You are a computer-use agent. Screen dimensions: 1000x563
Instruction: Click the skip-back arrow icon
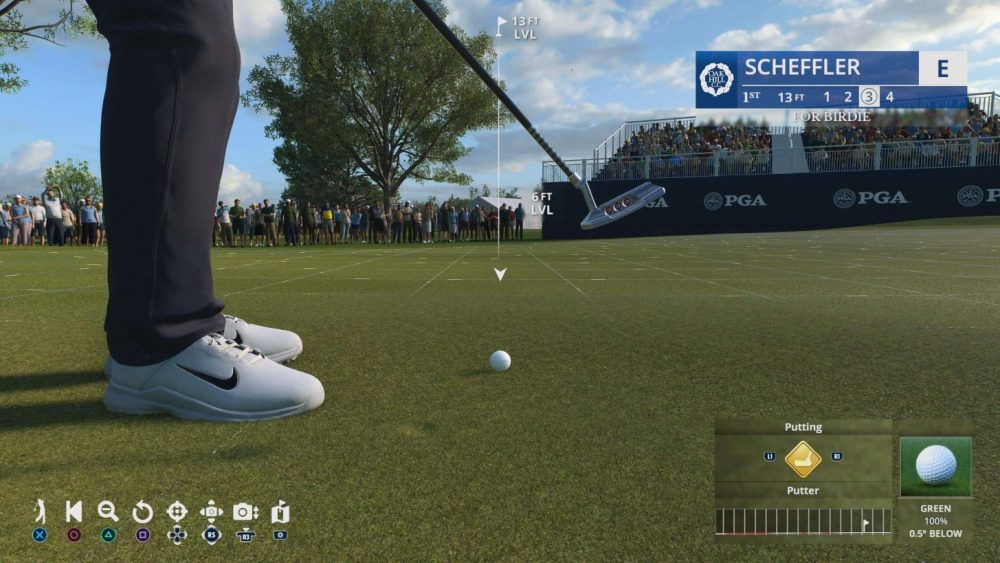[74, 511]
